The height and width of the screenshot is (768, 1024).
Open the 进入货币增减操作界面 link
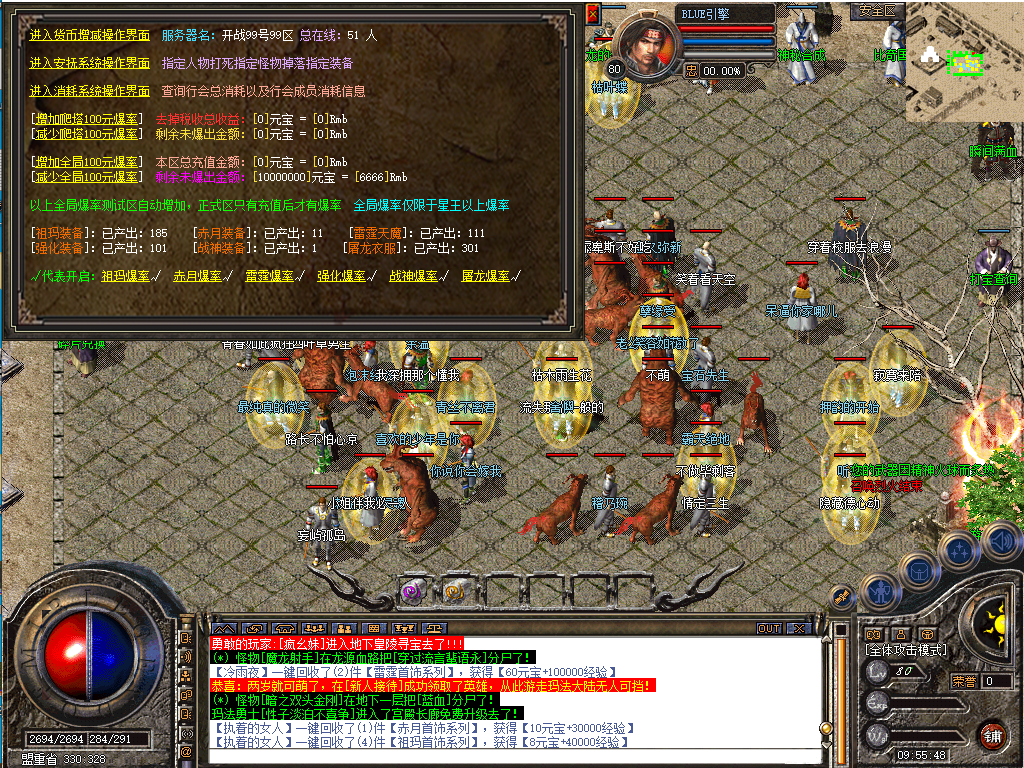click(x=90, y=35)
